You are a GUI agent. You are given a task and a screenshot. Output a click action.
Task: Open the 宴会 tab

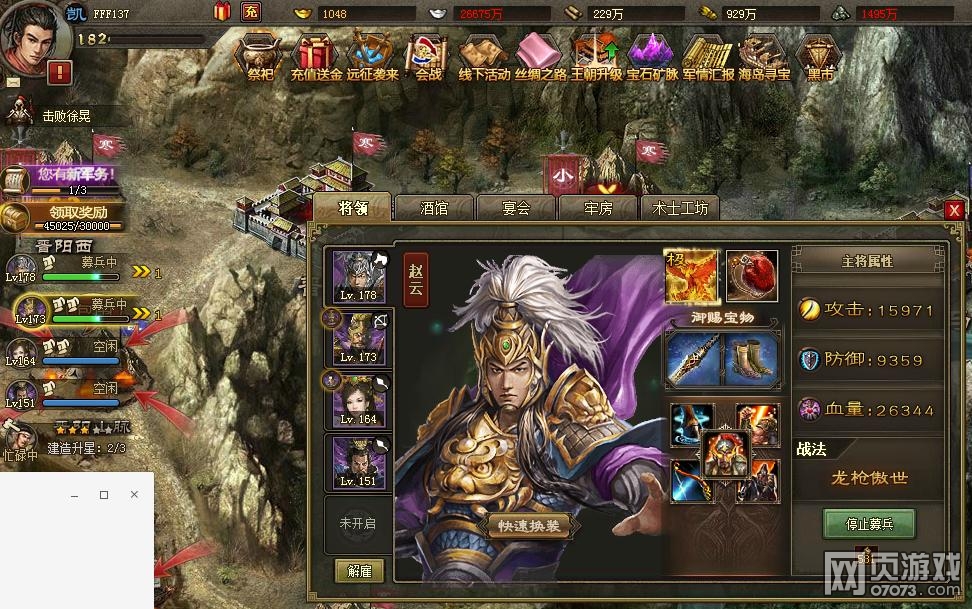516,208
